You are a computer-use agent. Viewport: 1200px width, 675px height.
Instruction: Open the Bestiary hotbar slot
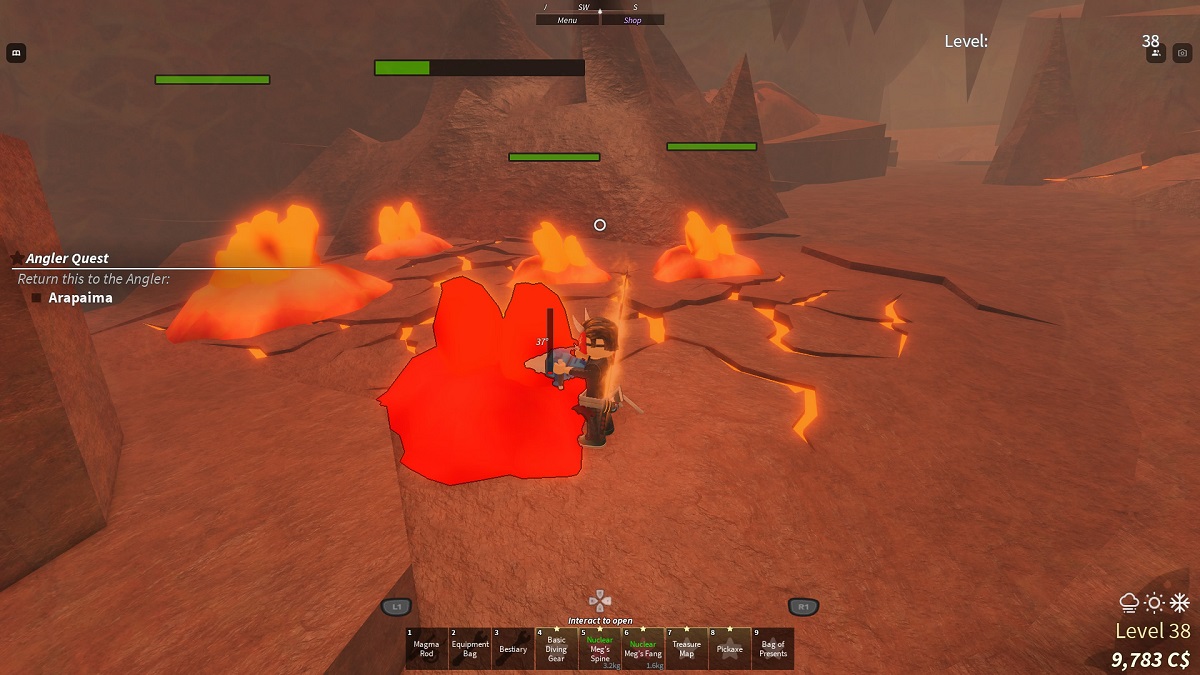[x=513, y=648]
